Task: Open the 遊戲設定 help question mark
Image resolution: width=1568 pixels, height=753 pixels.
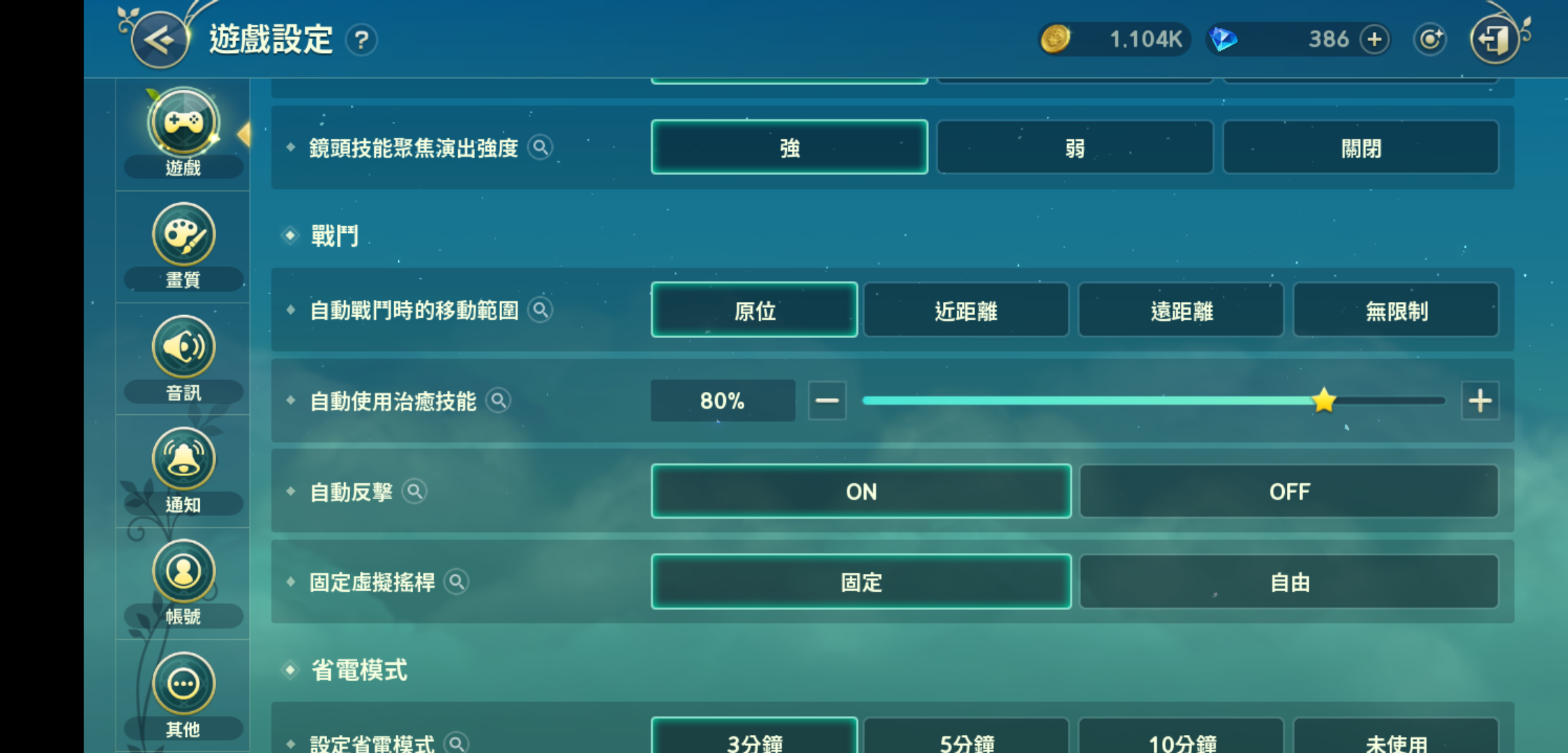Action: [x=361, y=42]
